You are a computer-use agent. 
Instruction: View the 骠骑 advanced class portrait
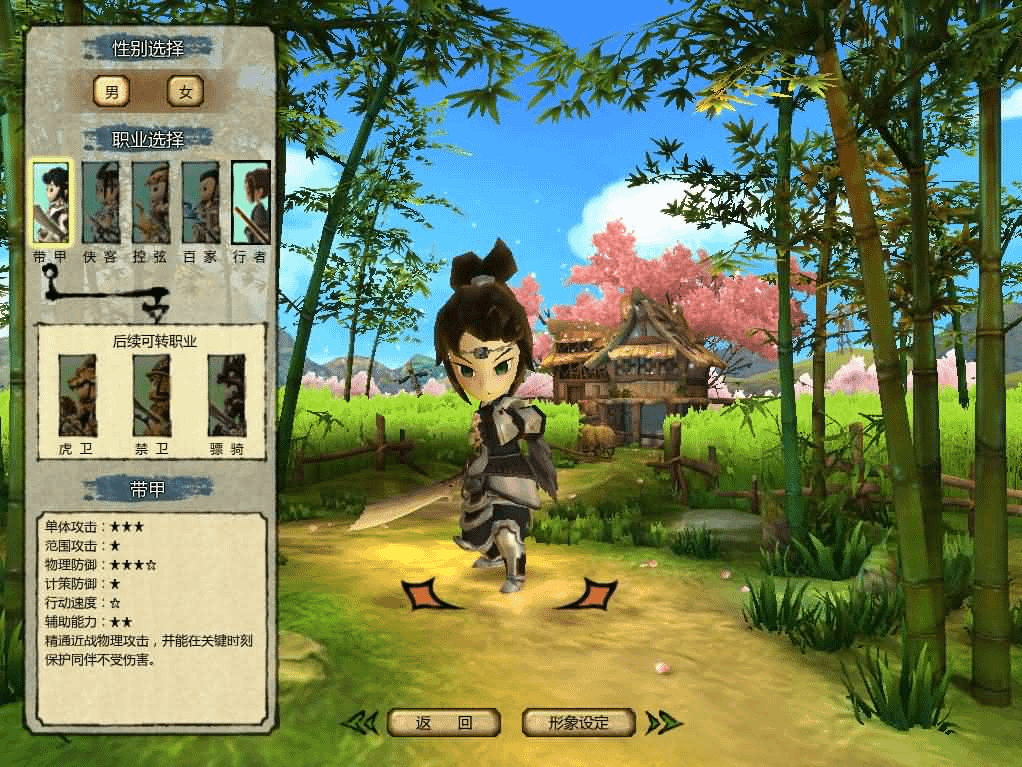point(227,395)
